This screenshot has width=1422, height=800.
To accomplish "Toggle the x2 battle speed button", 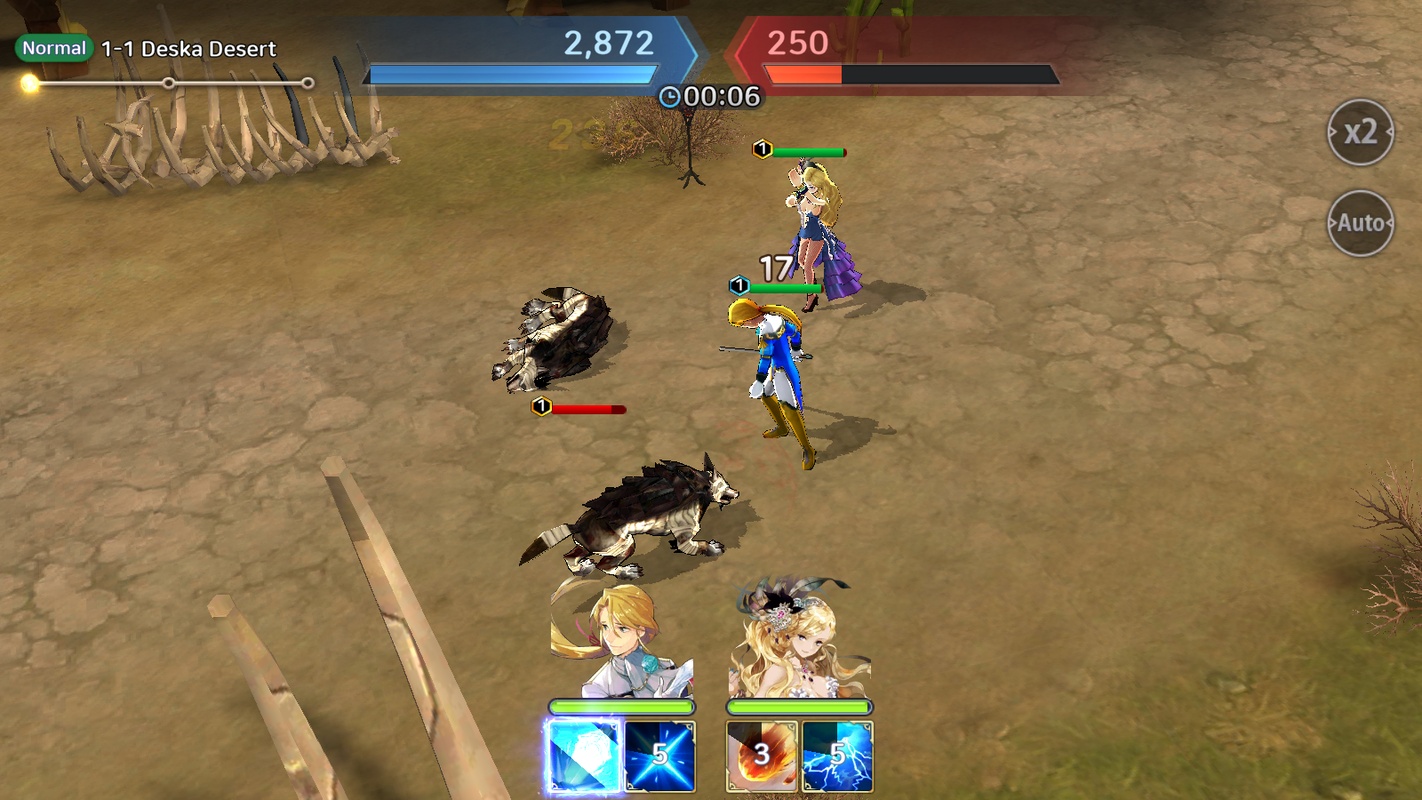I will coord(1360,132).
